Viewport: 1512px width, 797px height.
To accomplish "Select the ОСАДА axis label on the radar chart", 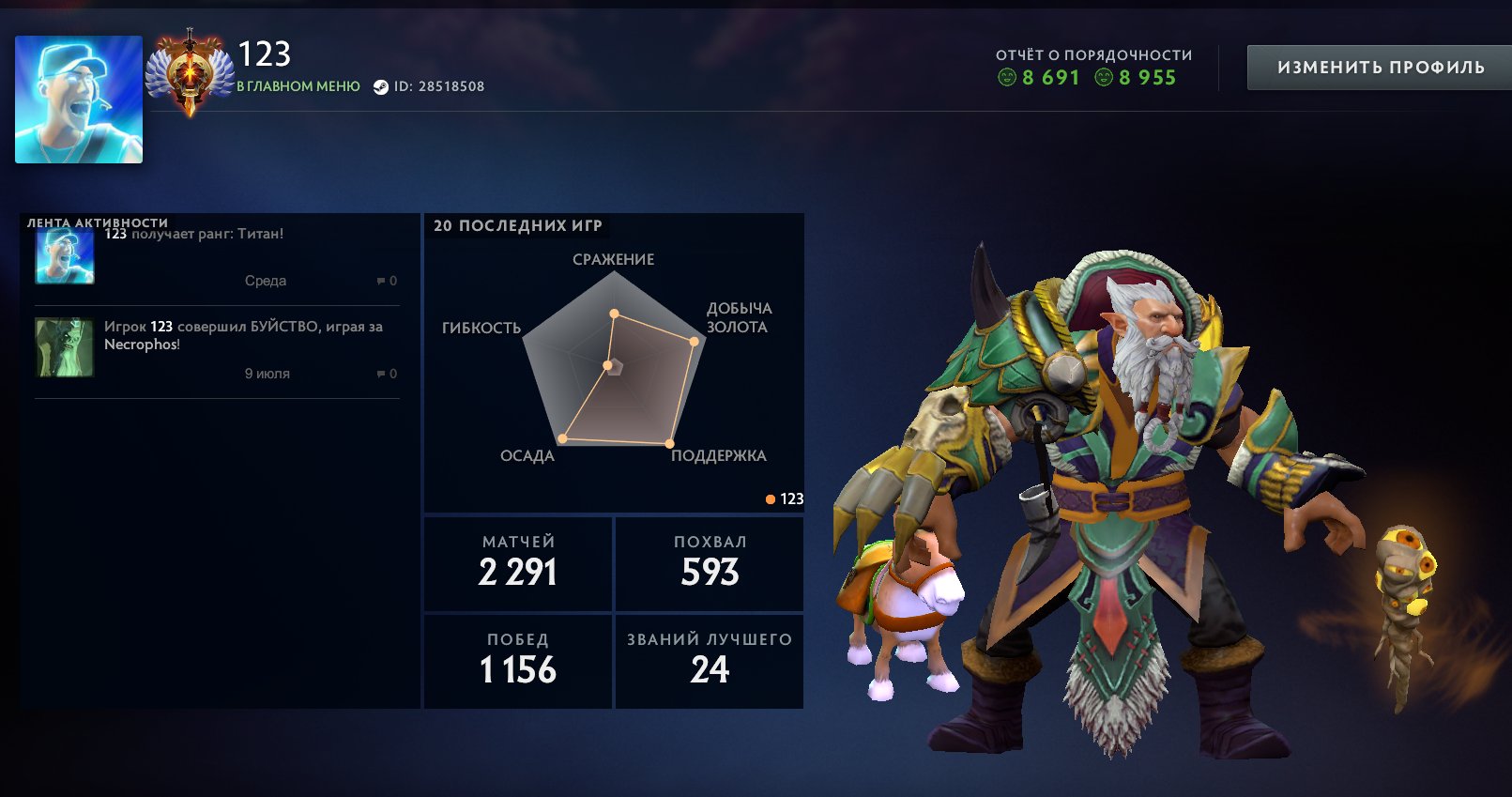I will pyautogui.click(x=526, y=455).
